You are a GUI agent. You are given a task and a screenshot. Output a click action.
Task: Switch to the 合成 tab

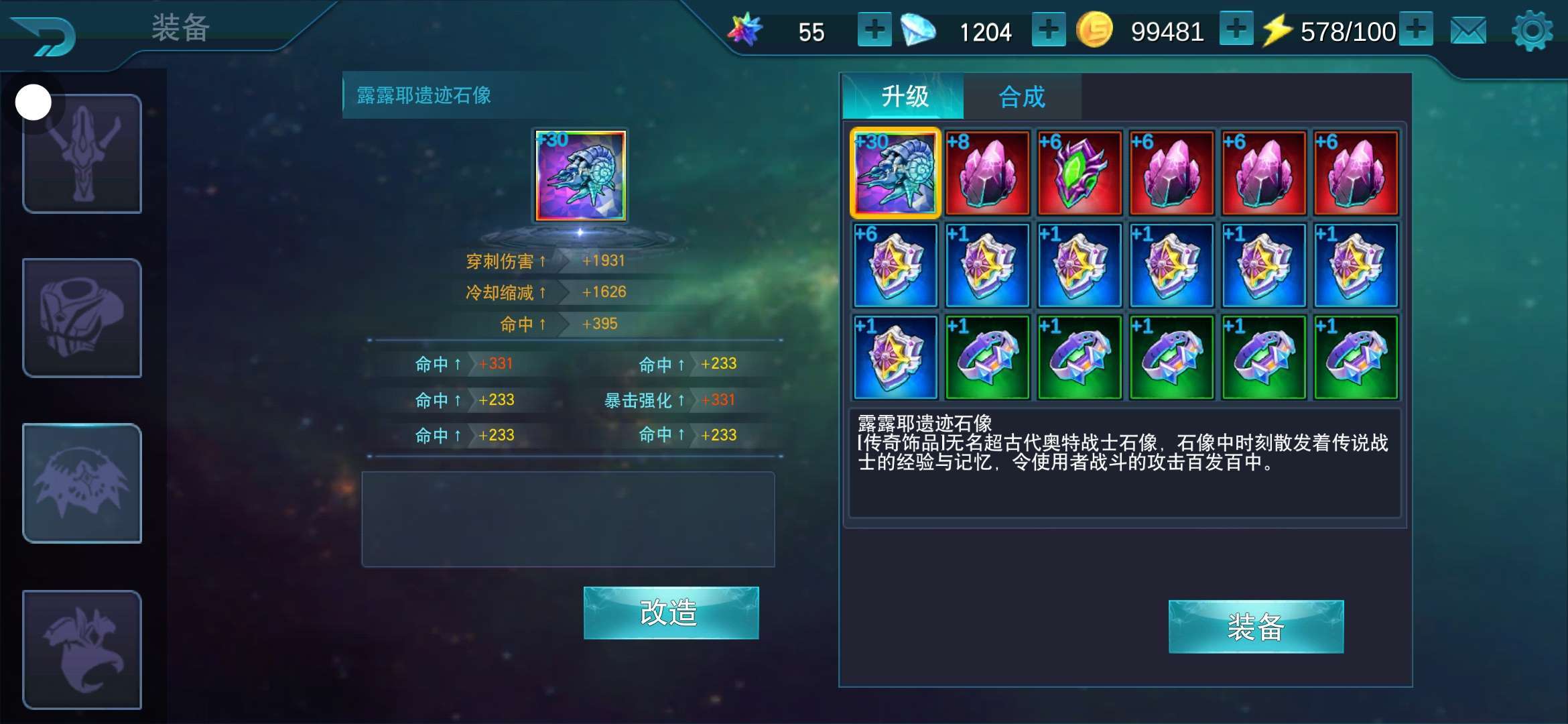1022,97
